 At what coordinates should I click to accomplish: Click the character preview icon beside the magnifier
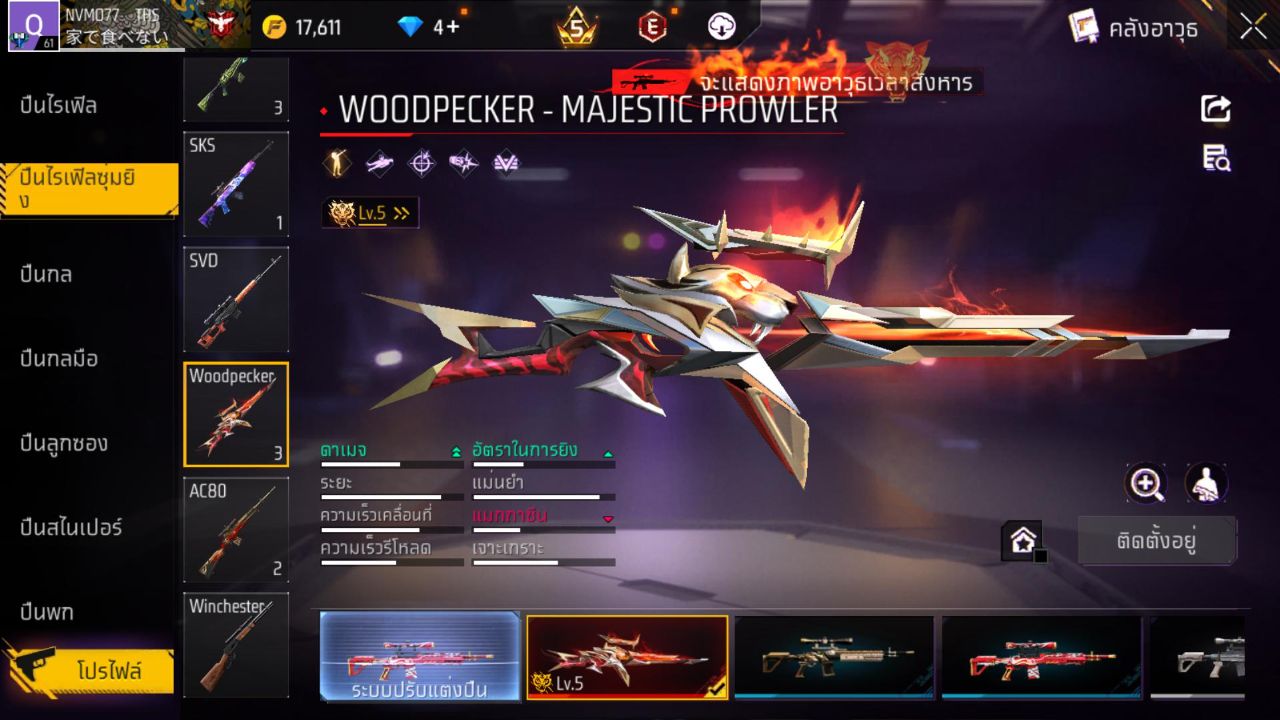1205,484
